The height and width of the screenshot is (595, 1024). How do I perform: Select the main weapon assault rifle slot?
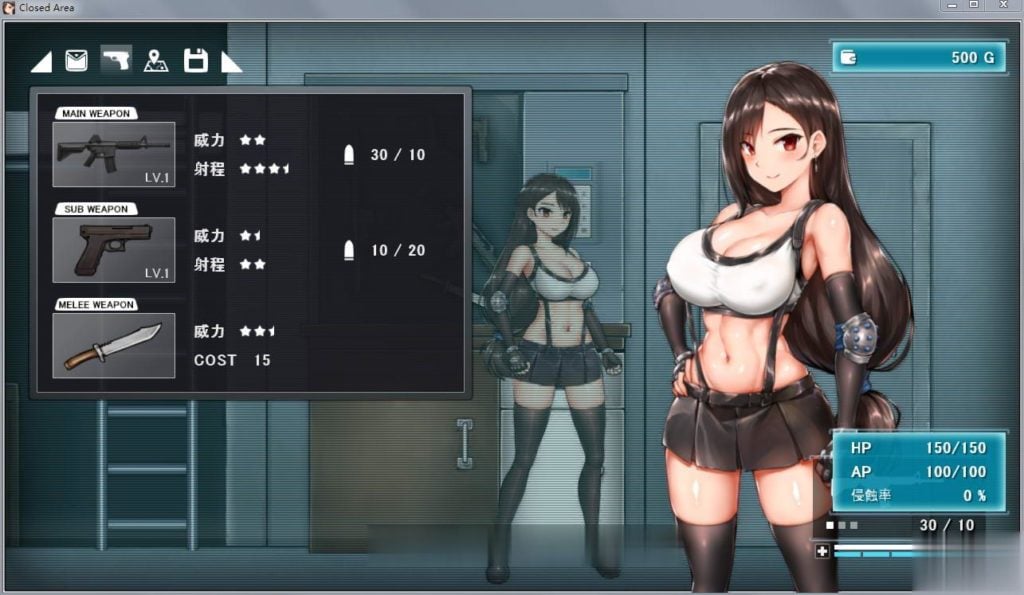[114, 154]
